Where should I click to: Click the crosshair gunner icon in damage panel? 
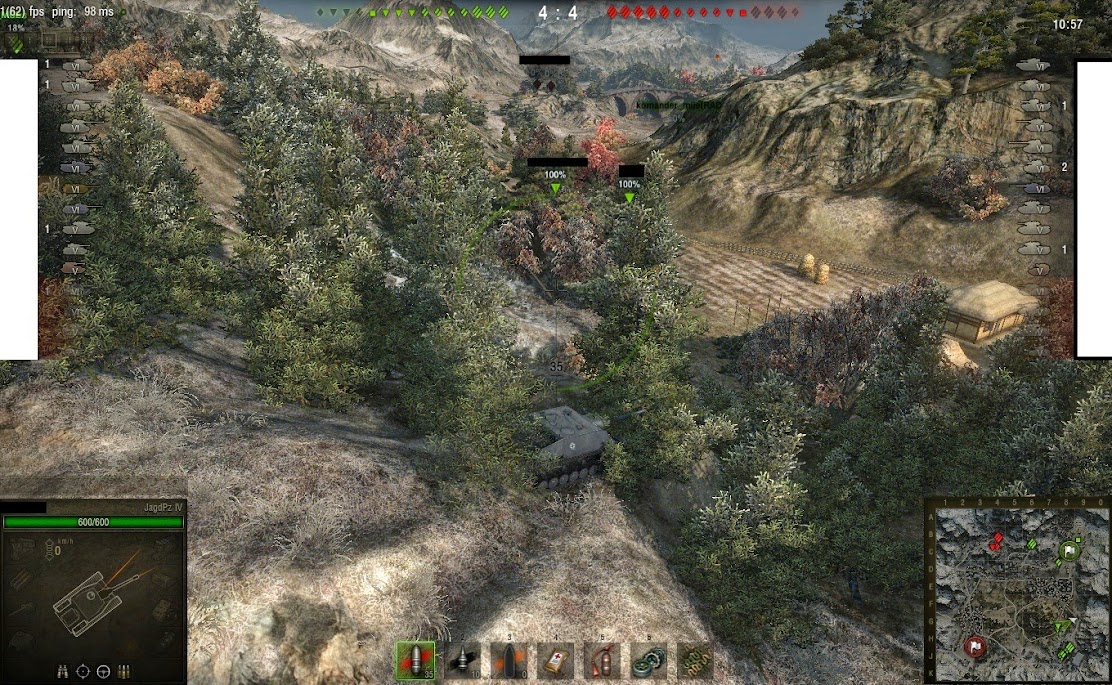click(84, 671)
